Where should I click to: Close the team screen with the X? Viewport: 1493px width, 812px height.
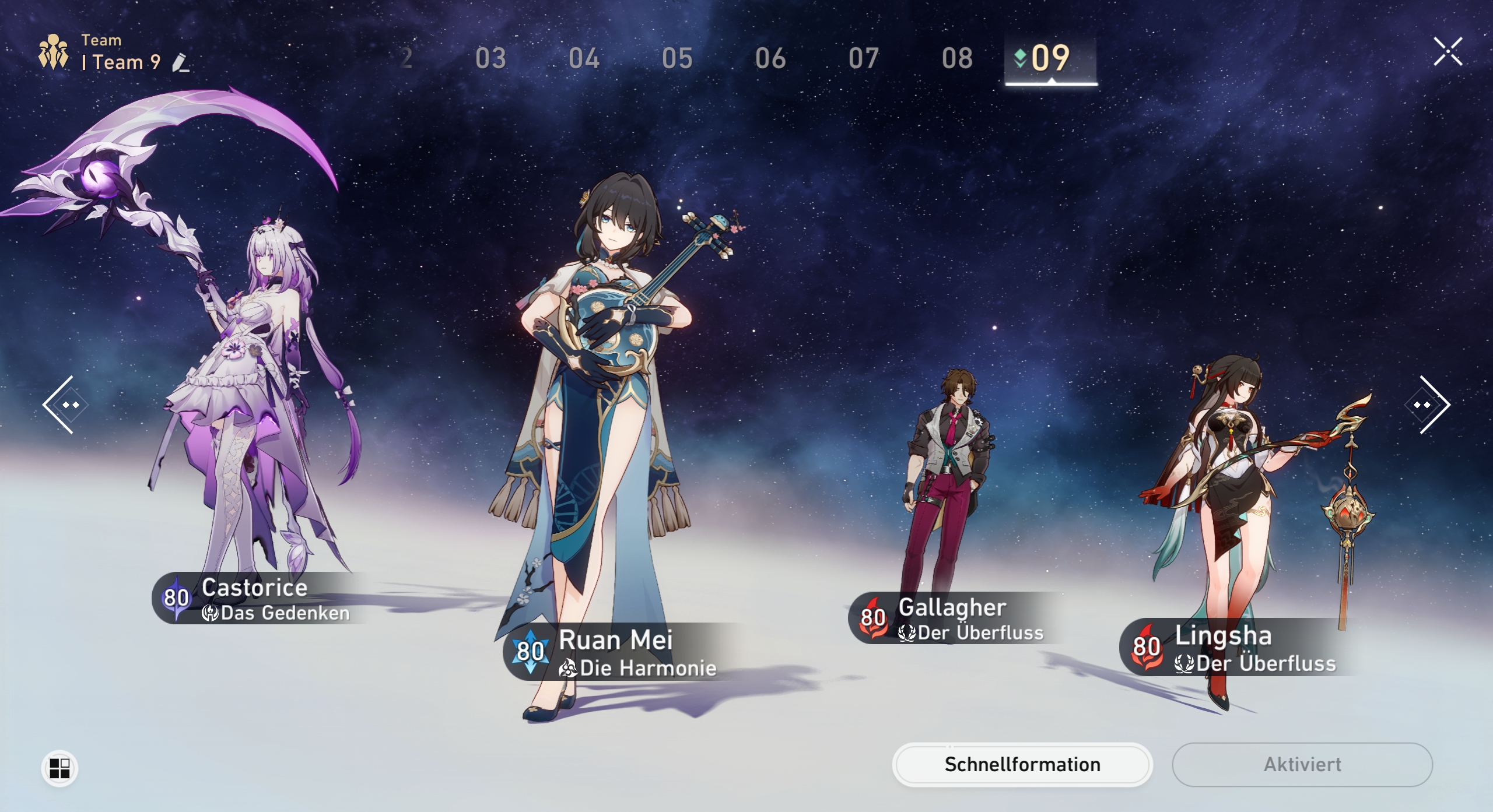[x=1449, y=51]
